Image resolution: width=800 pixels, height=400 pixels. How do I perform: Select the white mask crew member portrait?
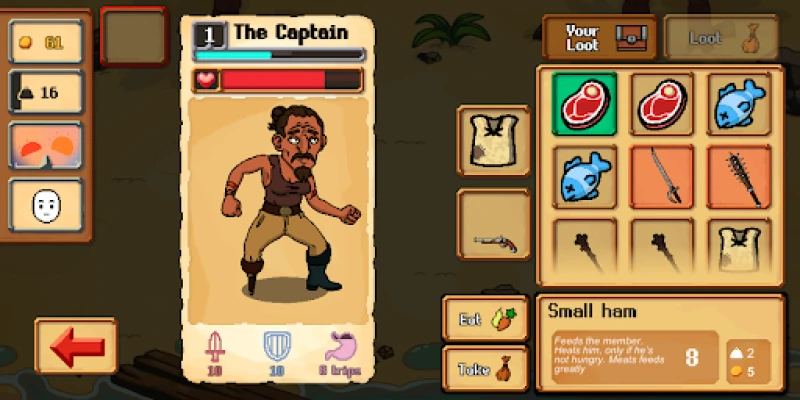click(46, 207)
